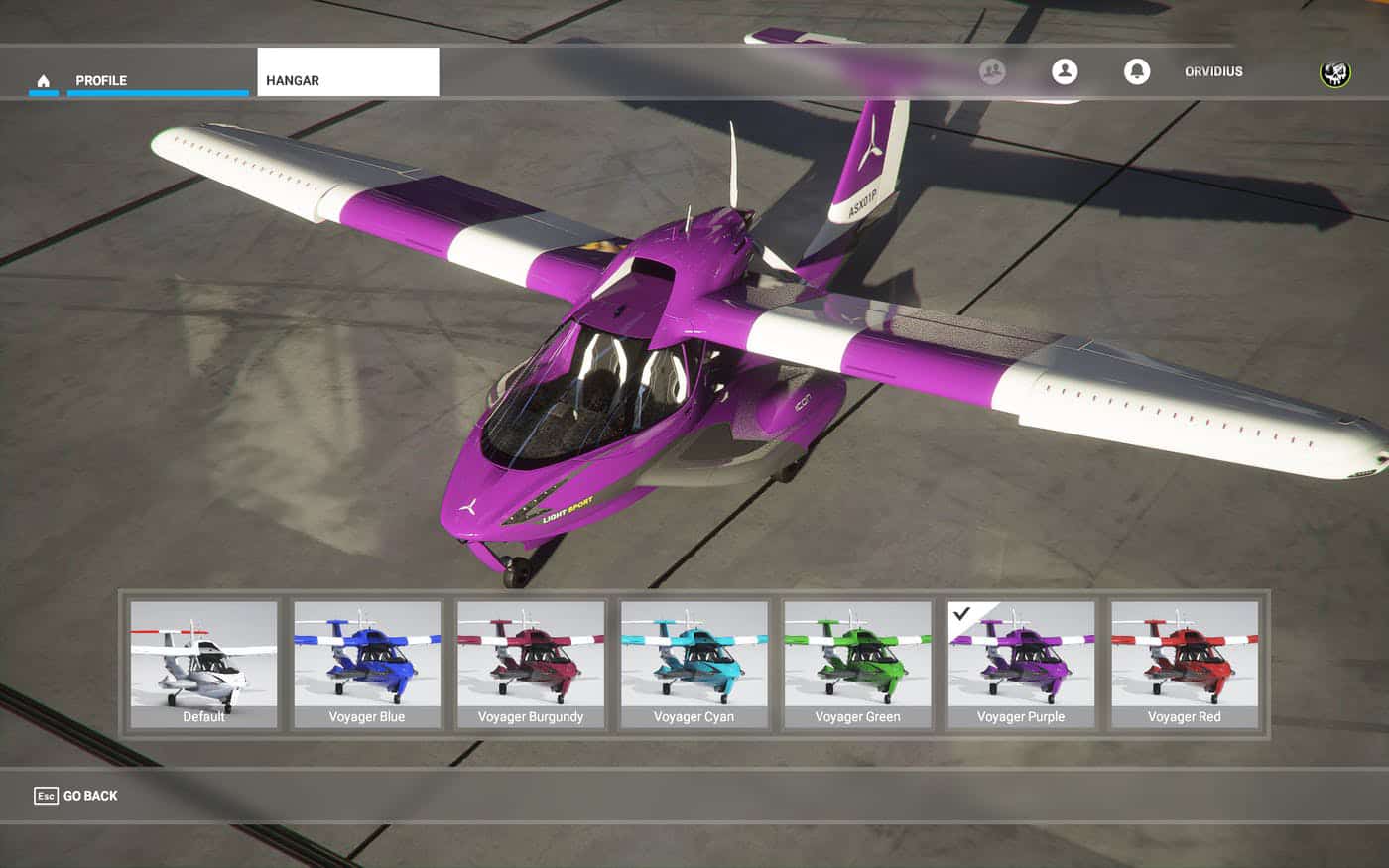The width and height of the screenshot is (1389, 868).
Task: Go to the home screen icon
Action: click(x=43, y=80)
